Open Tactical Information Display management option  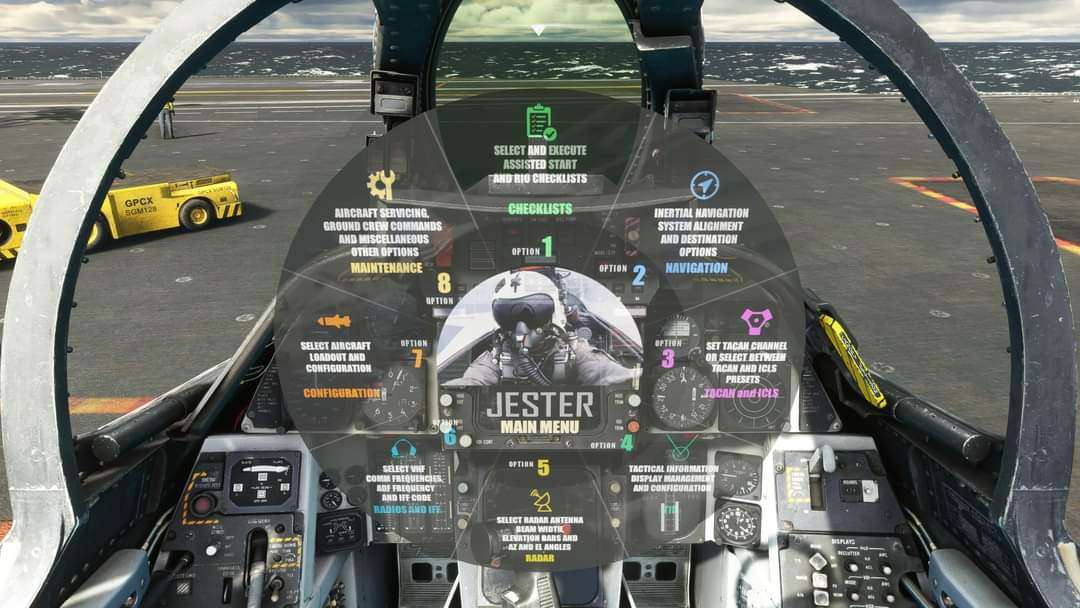click(672, 478)
